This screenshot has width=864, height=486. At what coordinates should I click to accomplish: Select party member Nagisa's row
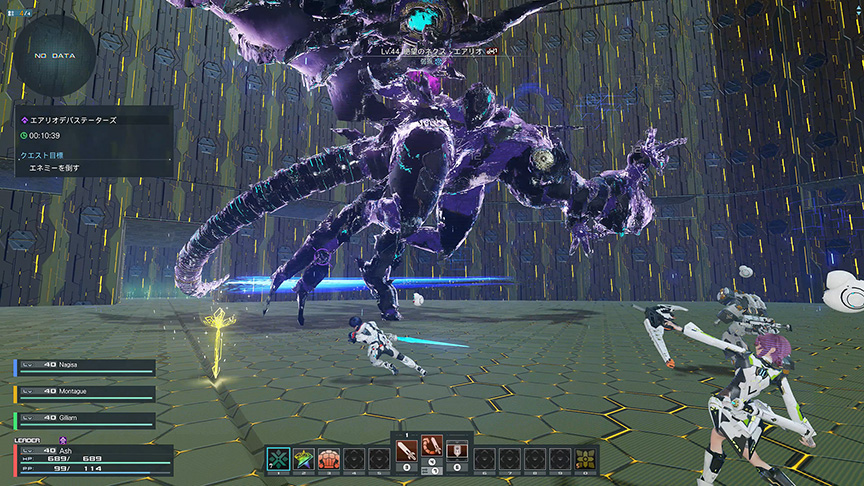86,366
